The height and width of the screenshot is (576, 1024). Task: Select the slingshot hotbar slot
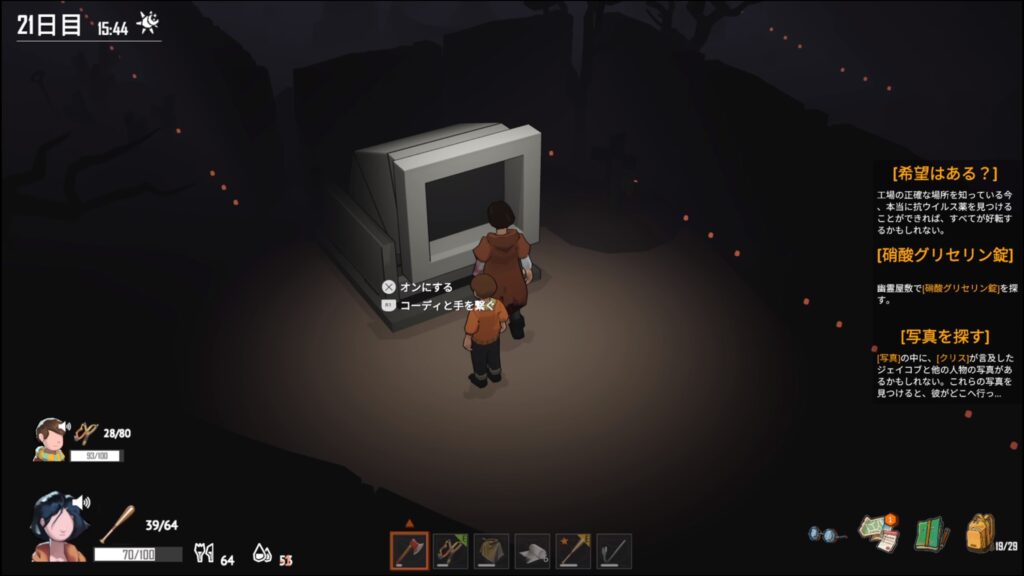(x=450, y=551)
